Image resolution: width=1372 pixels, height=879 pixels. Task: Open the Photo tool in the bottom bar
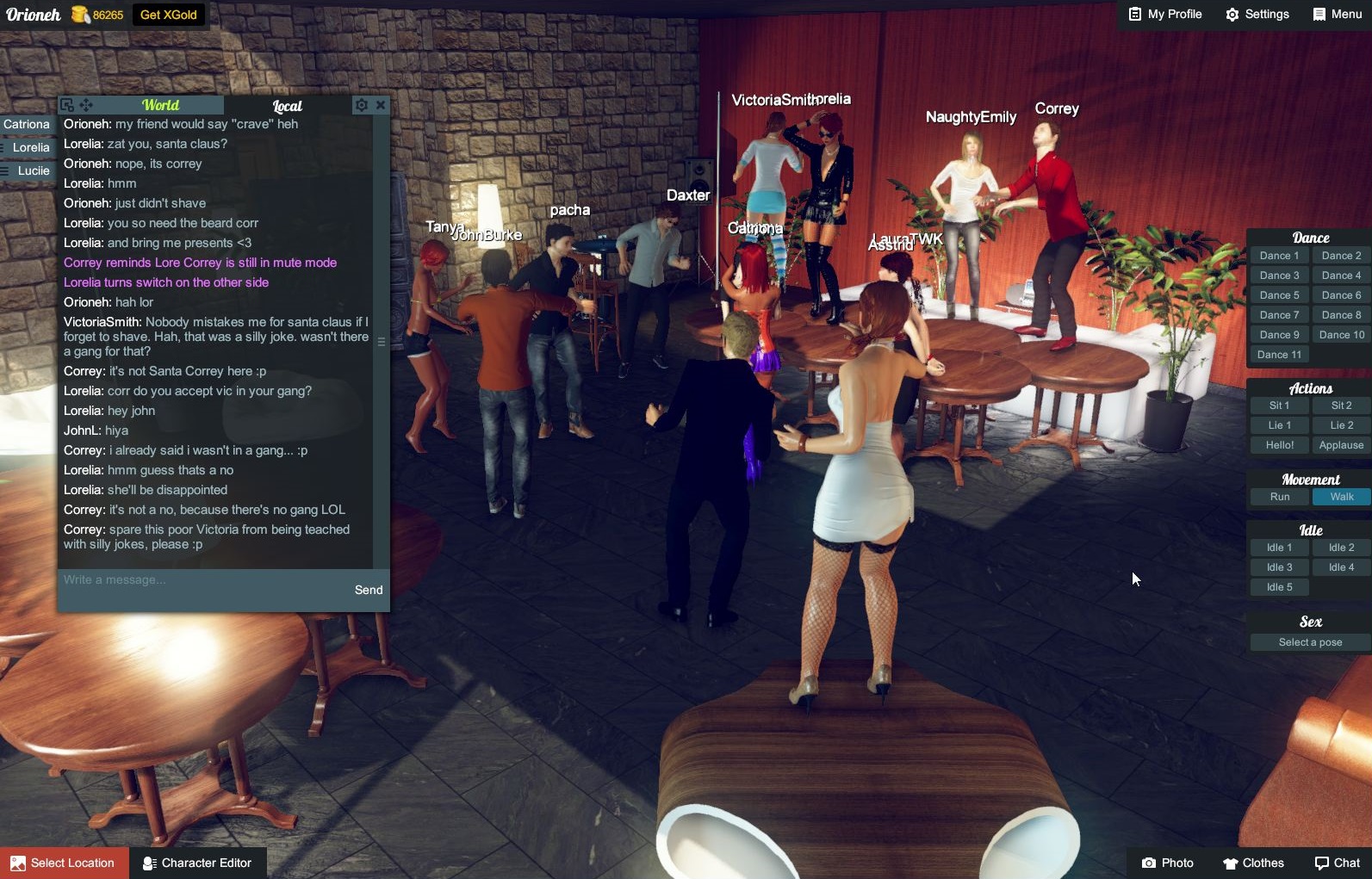pos(1168,863)
